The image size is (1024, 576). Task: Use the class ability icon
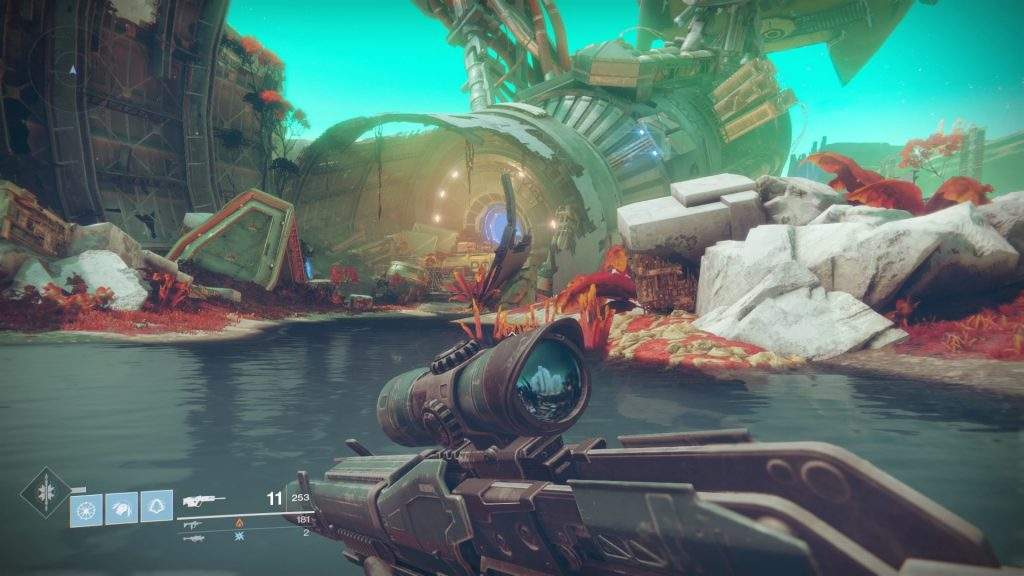click(x=156, y=506)
